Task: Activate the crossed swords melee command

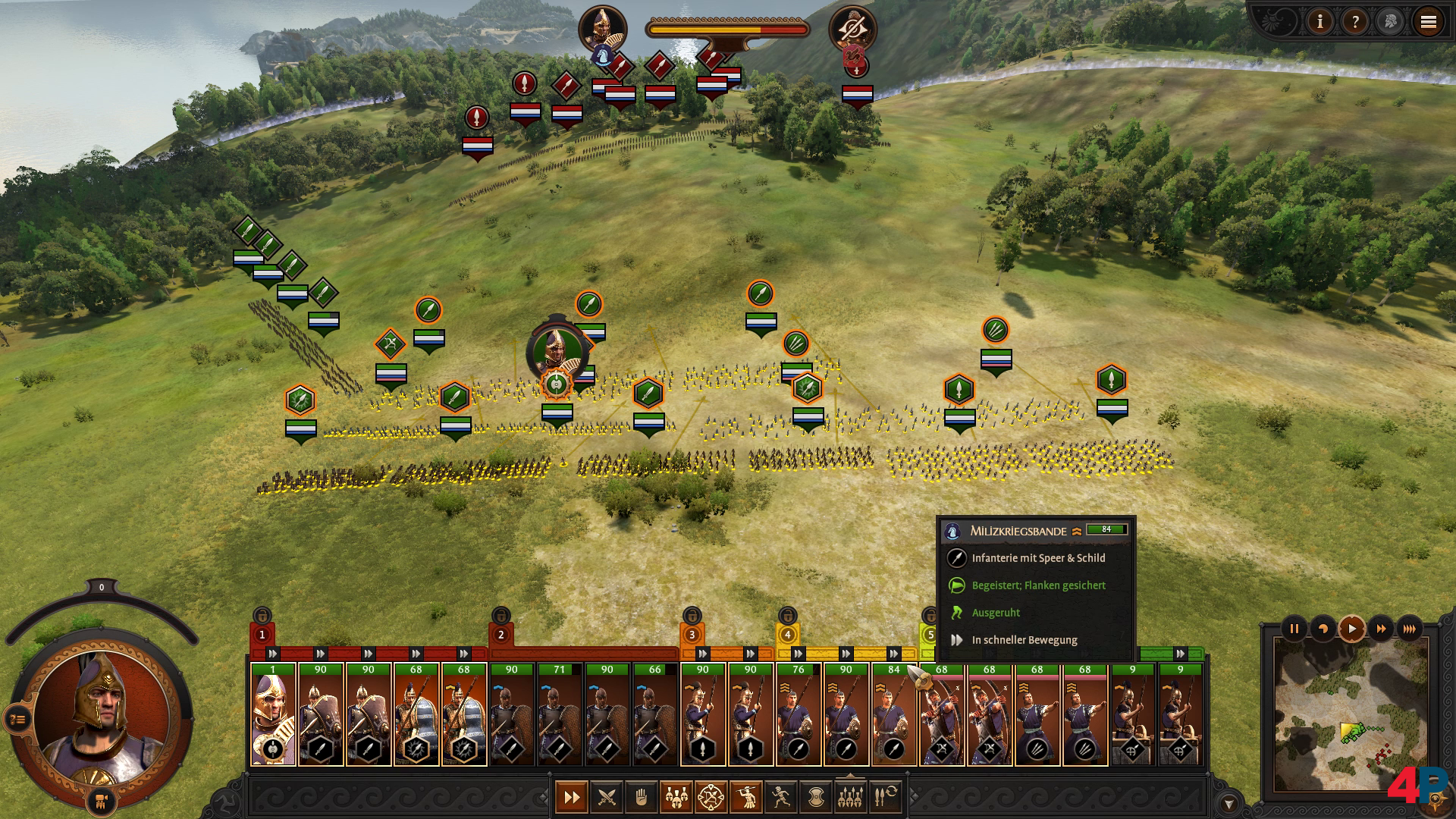Action: pyautogui.click(x=607, y=797)
